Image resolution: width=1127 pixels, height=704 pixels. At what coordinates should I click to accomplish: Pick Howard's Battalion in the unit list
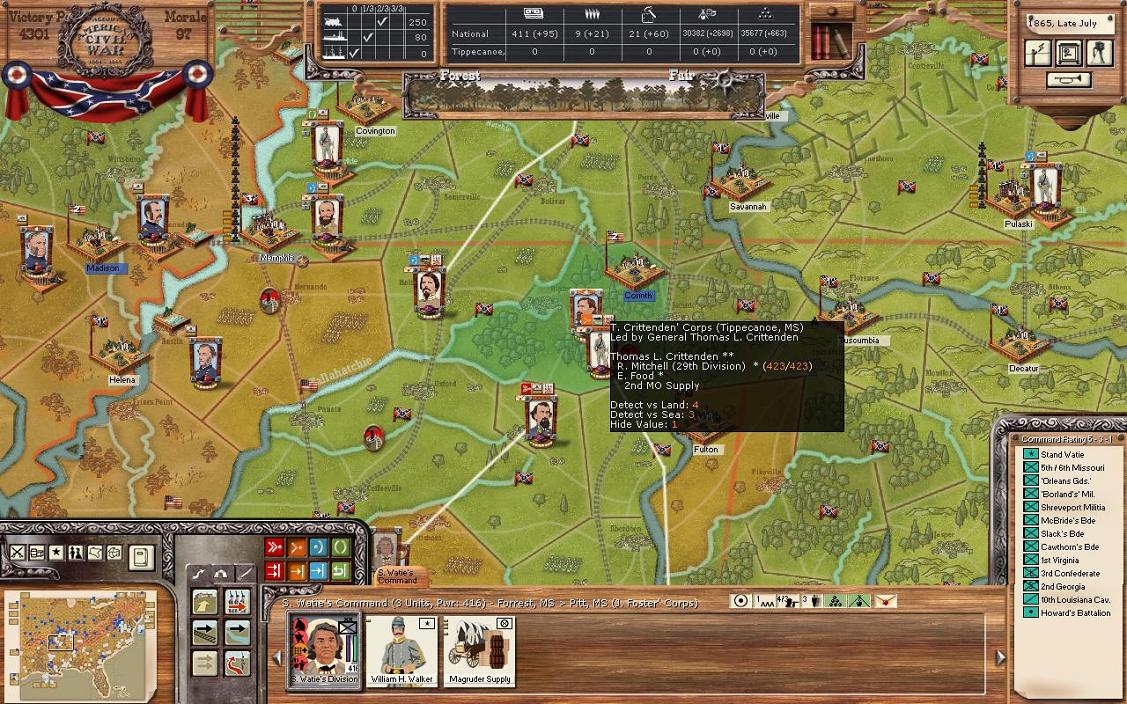click(x=1075, y=613)
